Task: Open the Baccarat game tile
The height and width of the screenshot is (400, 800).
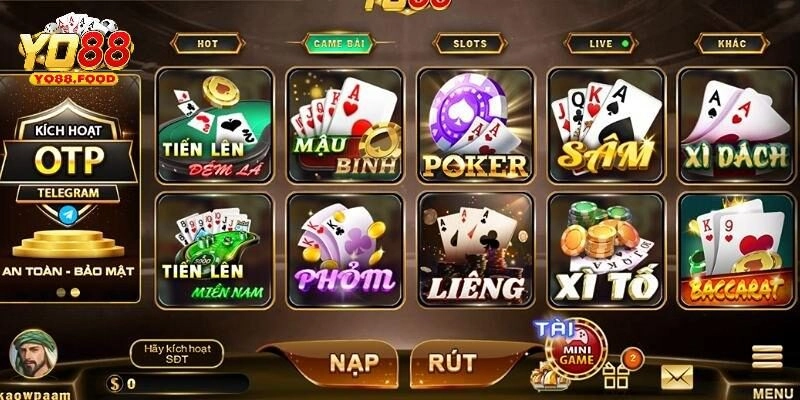Action: click(x=735, y=249)
